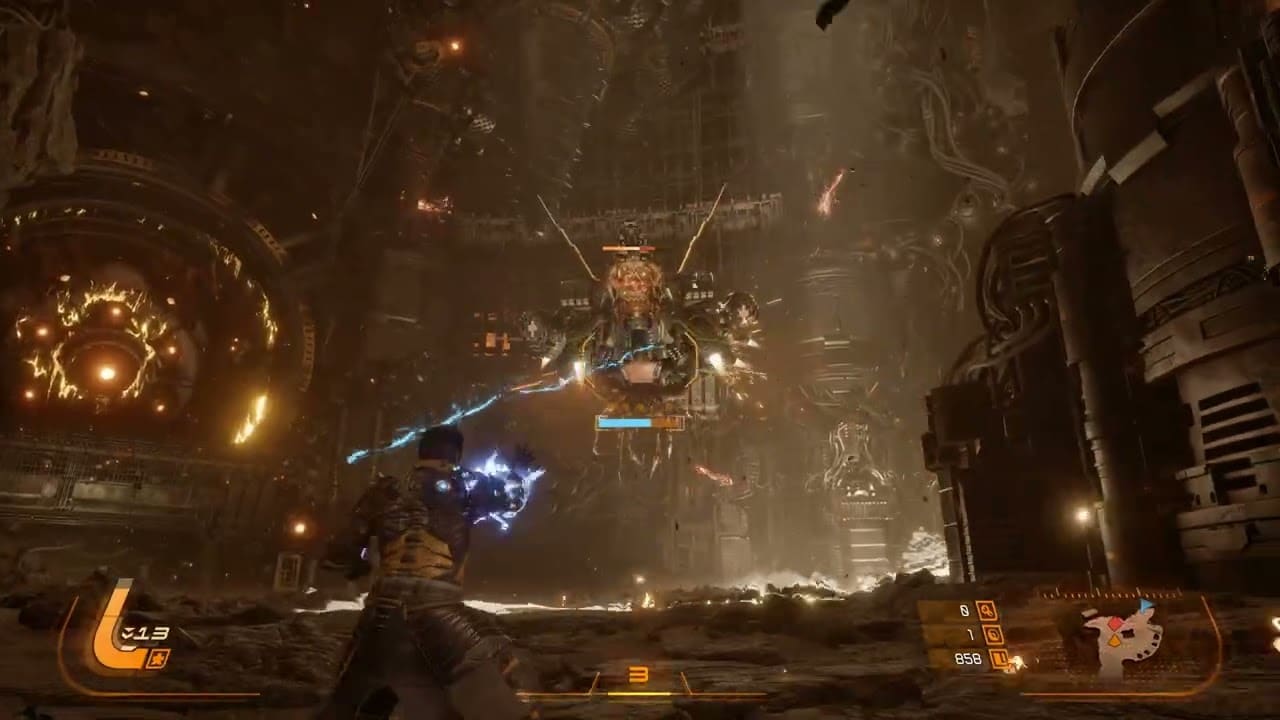Select the blue arrow indicator above the weapon silhouette
The width and height of the screenshot is (1280, 720).
pyautogui.click(x=1146, y=605)
